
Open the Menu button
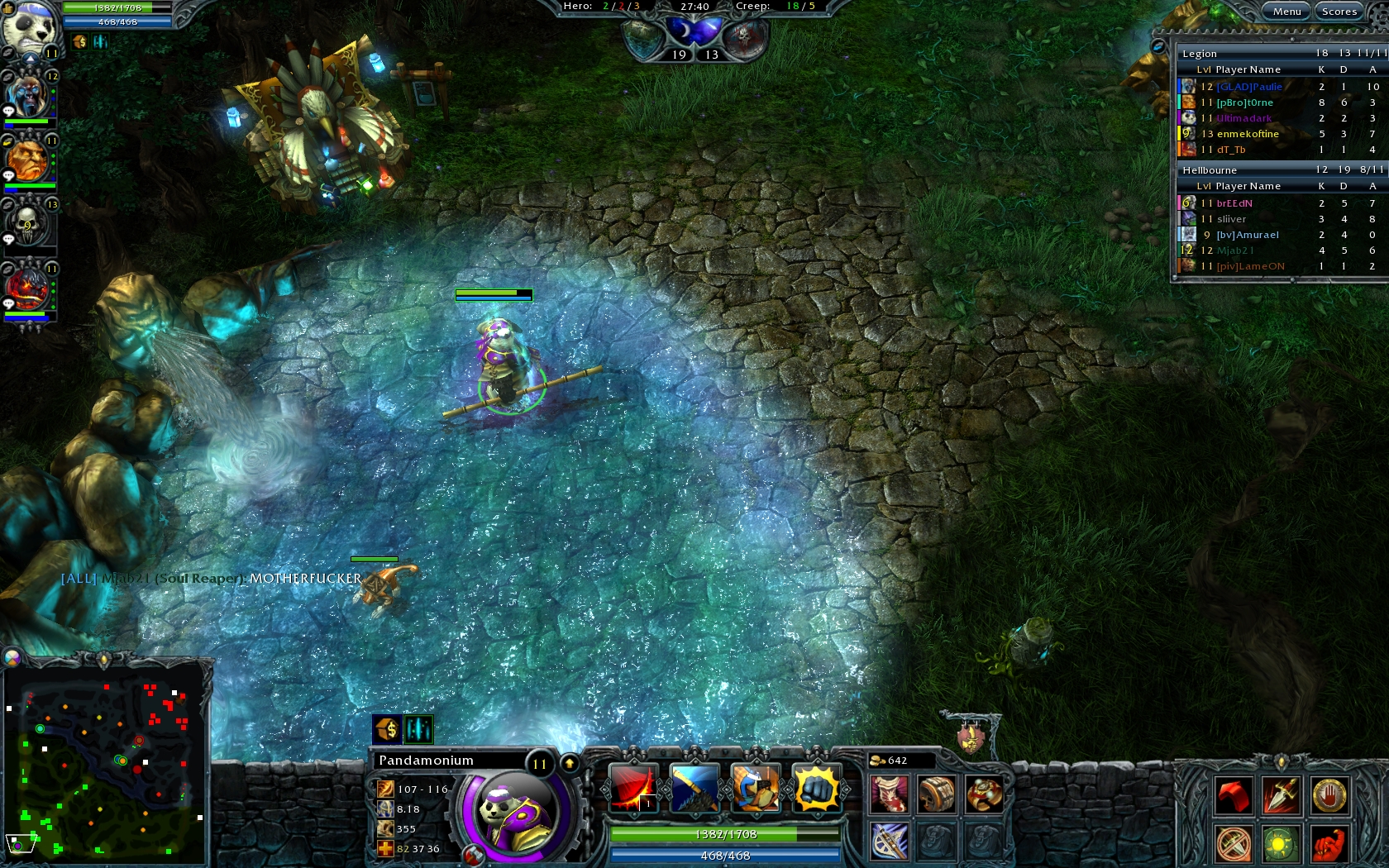click(1286, 11)
